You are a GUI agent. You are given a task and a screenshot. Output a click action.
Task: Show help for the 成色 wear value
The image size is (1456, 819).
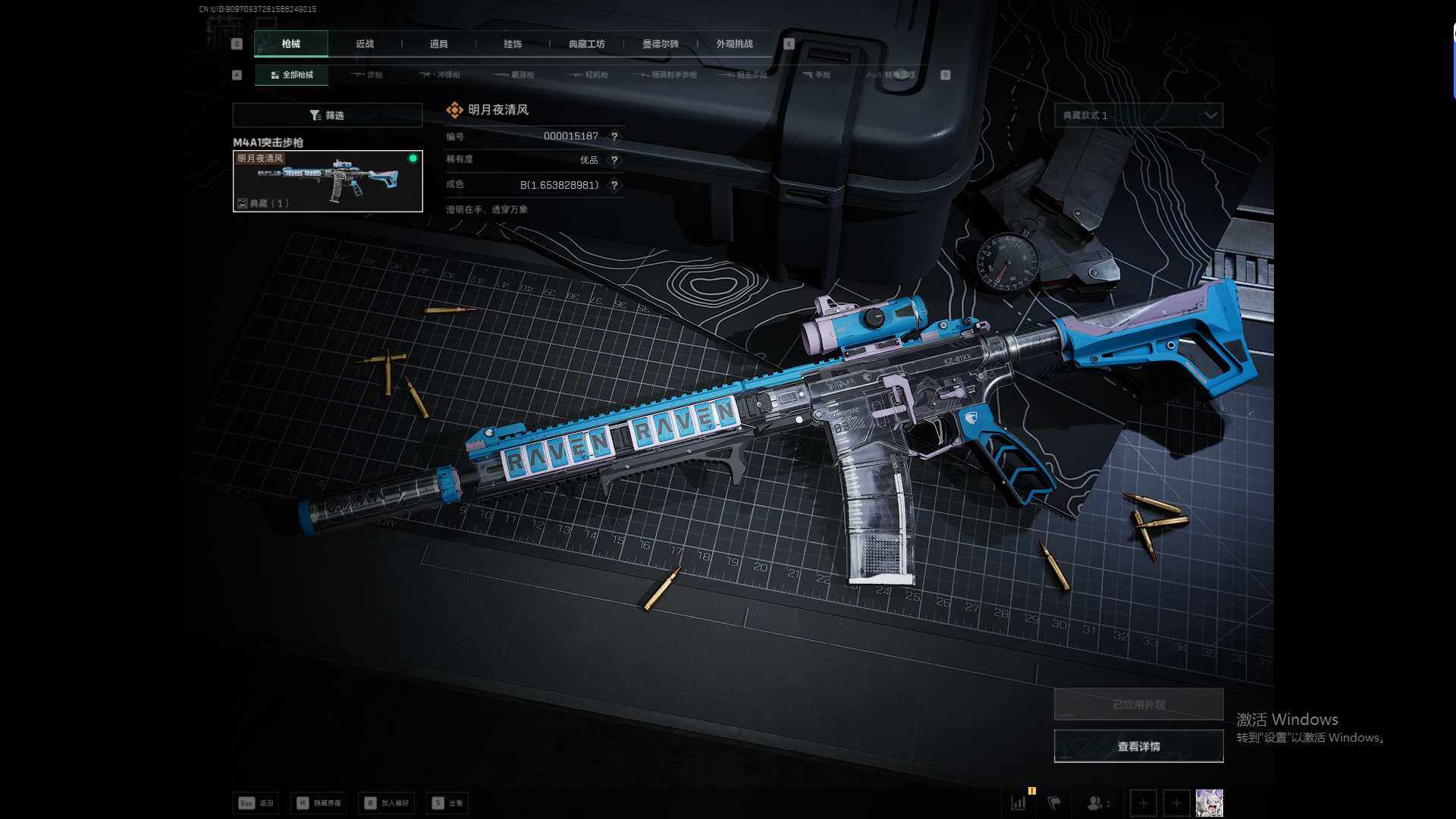(x=614, y=185)
